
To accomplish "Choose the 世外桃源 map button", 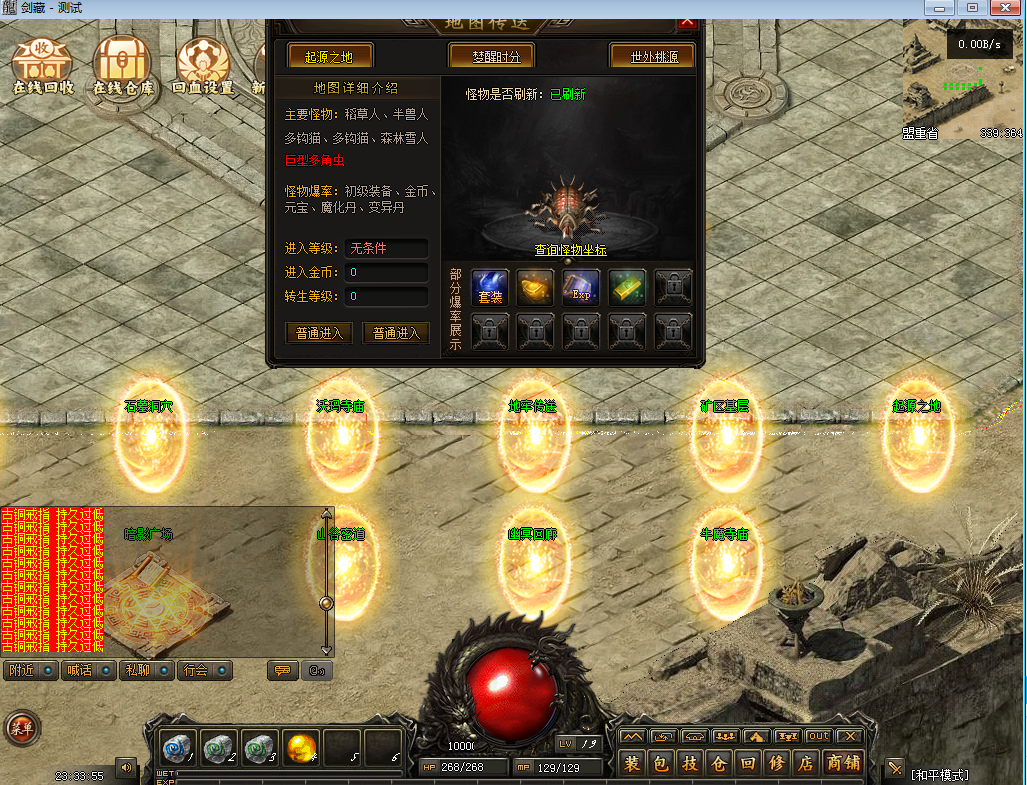I will pos(652,56).
